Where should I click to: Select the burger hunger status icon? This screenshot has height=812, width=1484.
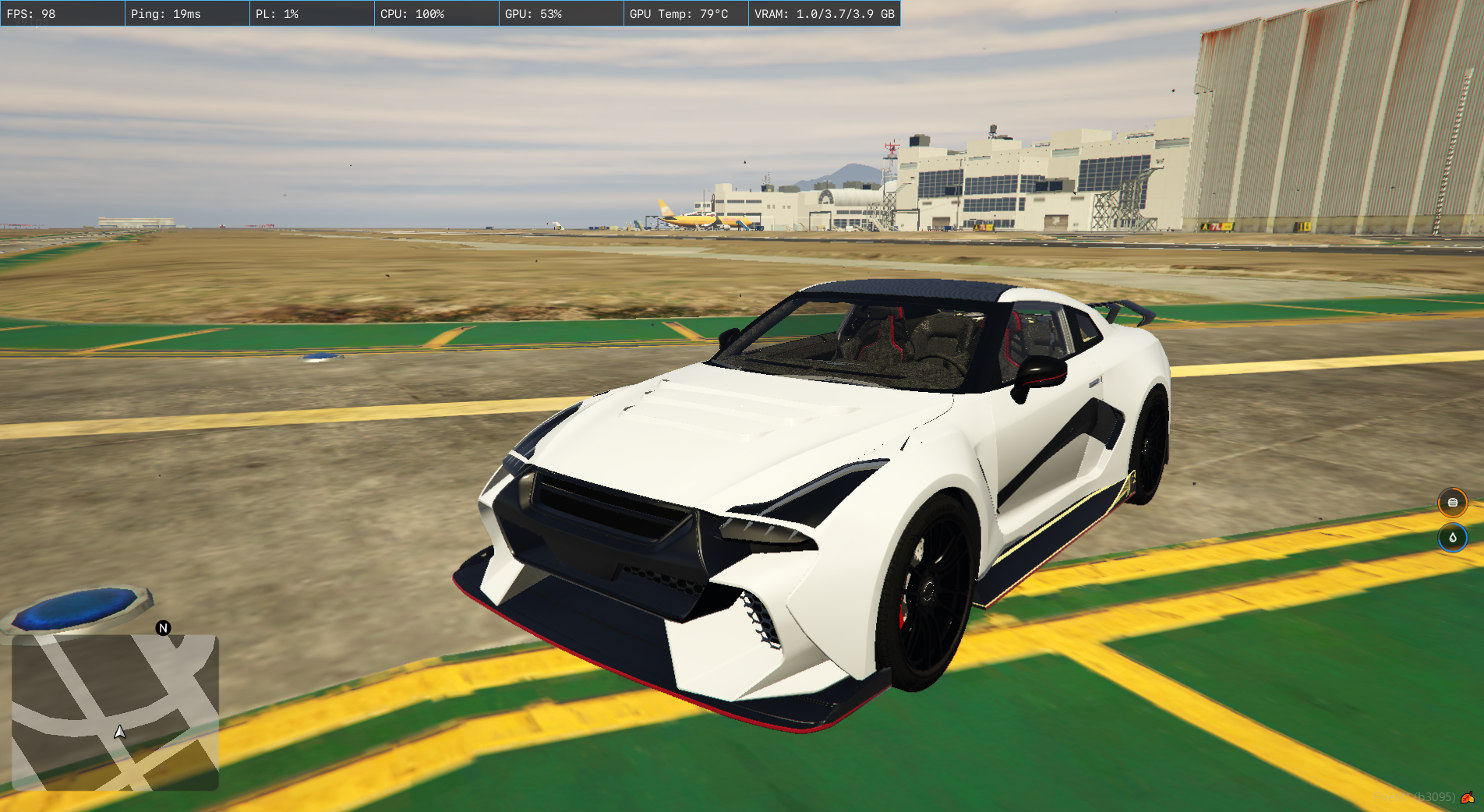point(1452,503)
